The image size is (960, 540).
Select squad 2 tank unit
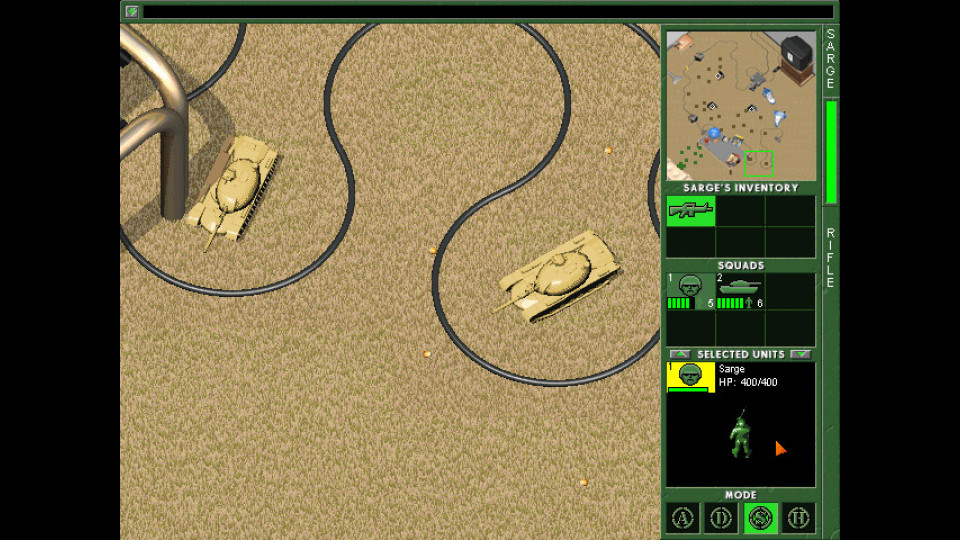tap(740, 290)
